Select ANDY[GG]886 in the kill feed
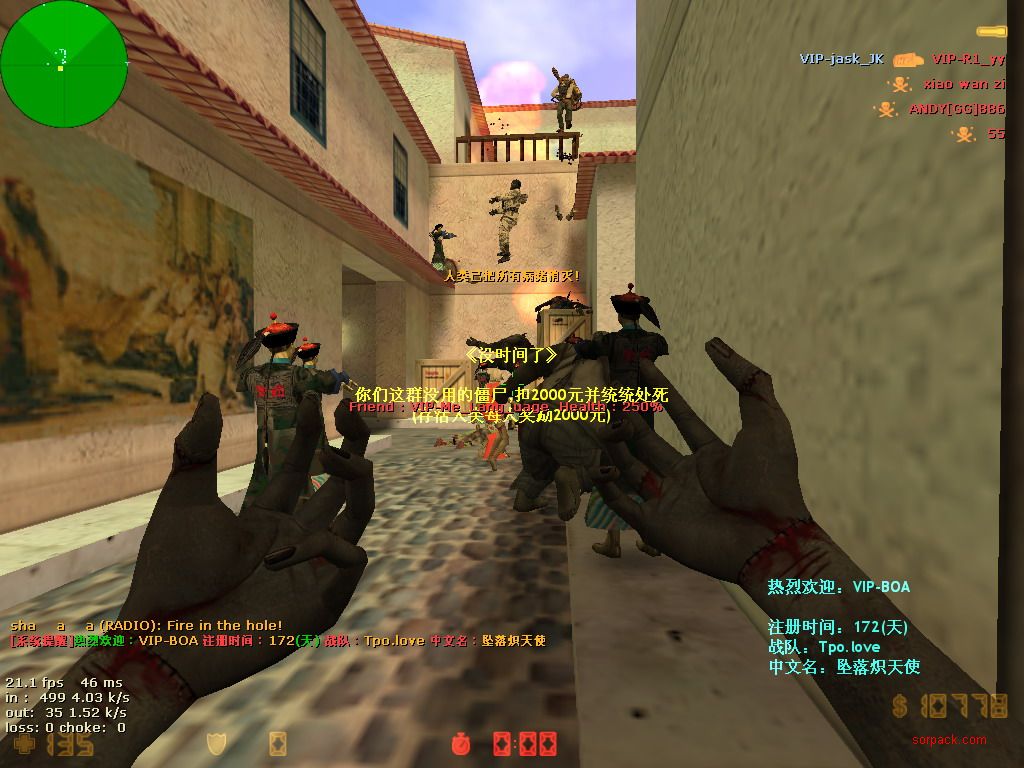1024x768 pixels. tap(956, 109)
